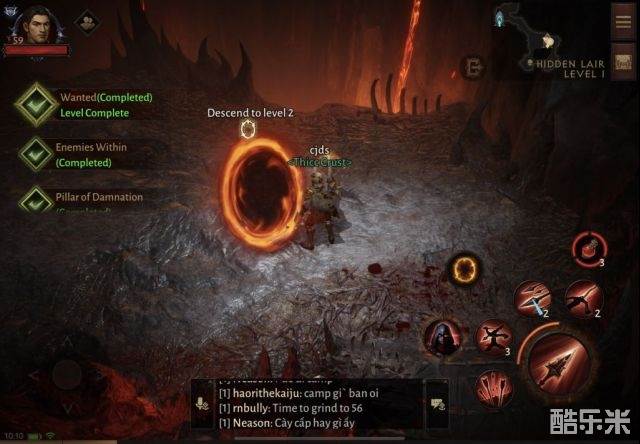Activate the crossbow skill
The image size is (640, 444).
(584, 296)
